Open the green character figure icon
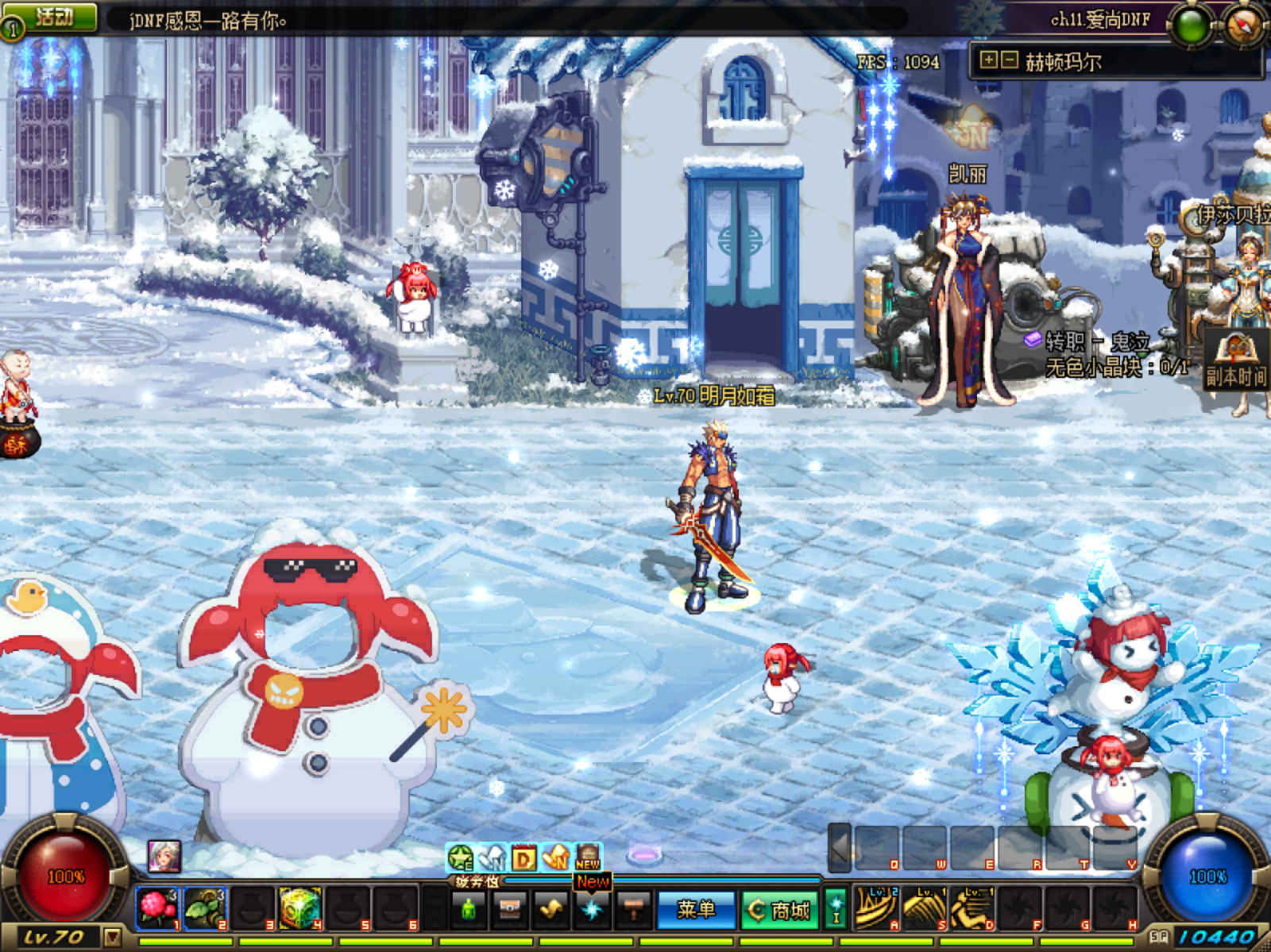Viewport: 1271px width, 952px height. tap(469, 909)
